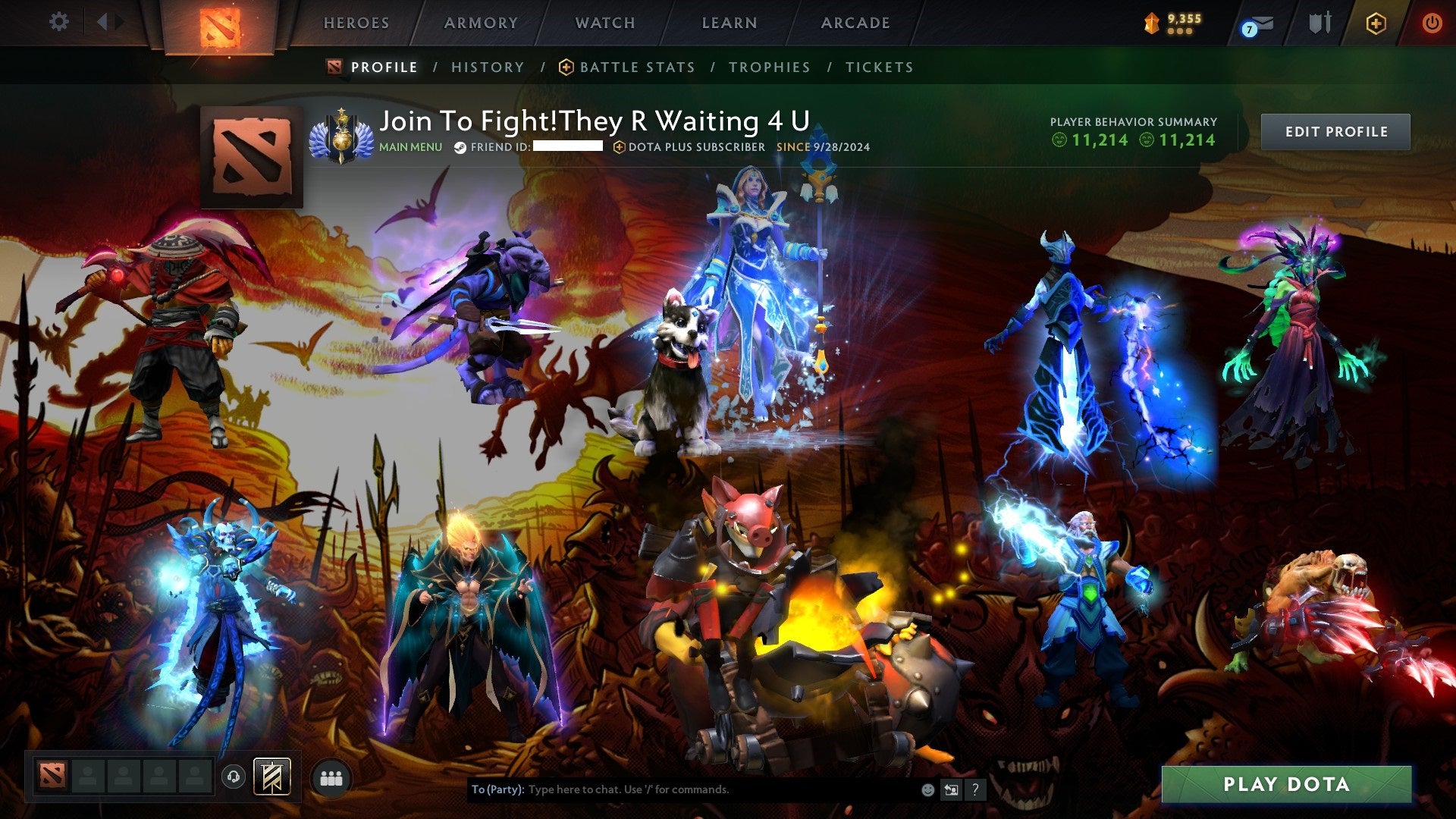Open the Dota Plus hexagon icon top right
This screenshot has width=1456, height=819.
tap(1377, 22)
